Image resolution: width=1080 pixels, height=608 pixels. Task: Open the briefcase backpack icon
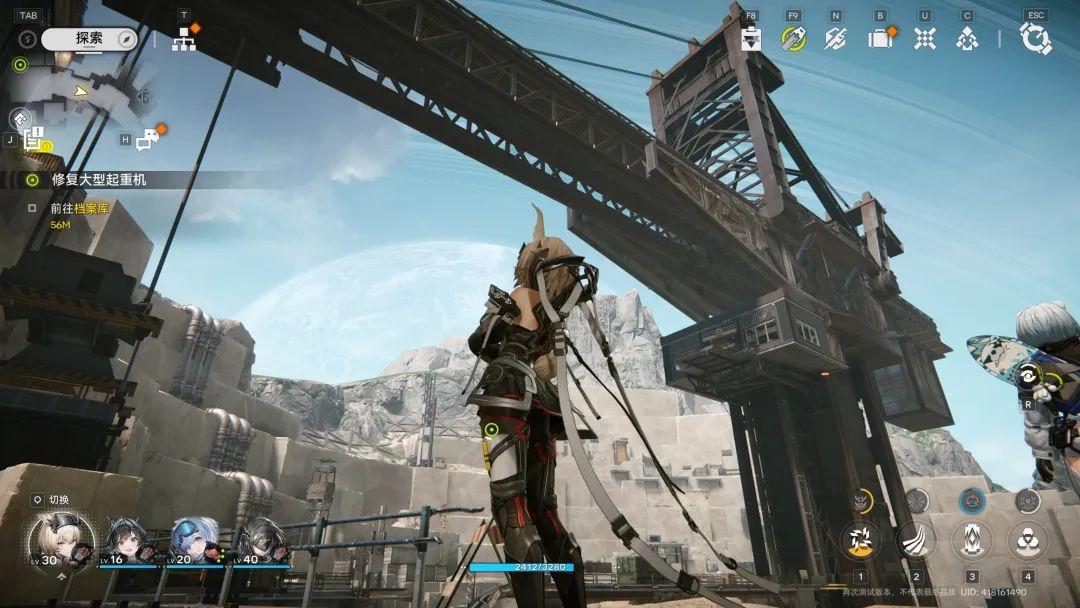coord(880,38)
